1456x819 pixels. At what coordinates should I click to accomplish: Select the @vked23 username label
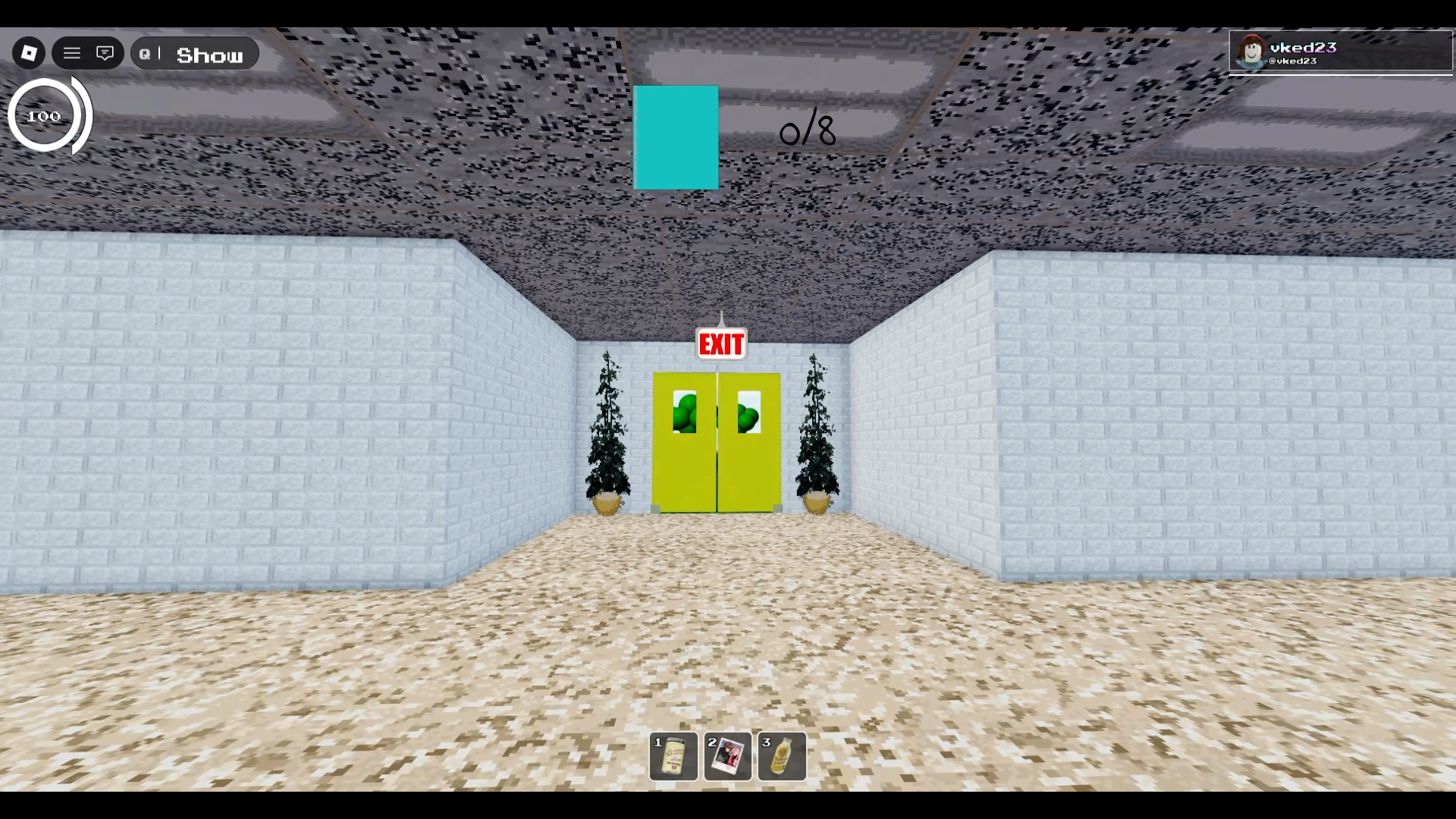click(1293, 62)
